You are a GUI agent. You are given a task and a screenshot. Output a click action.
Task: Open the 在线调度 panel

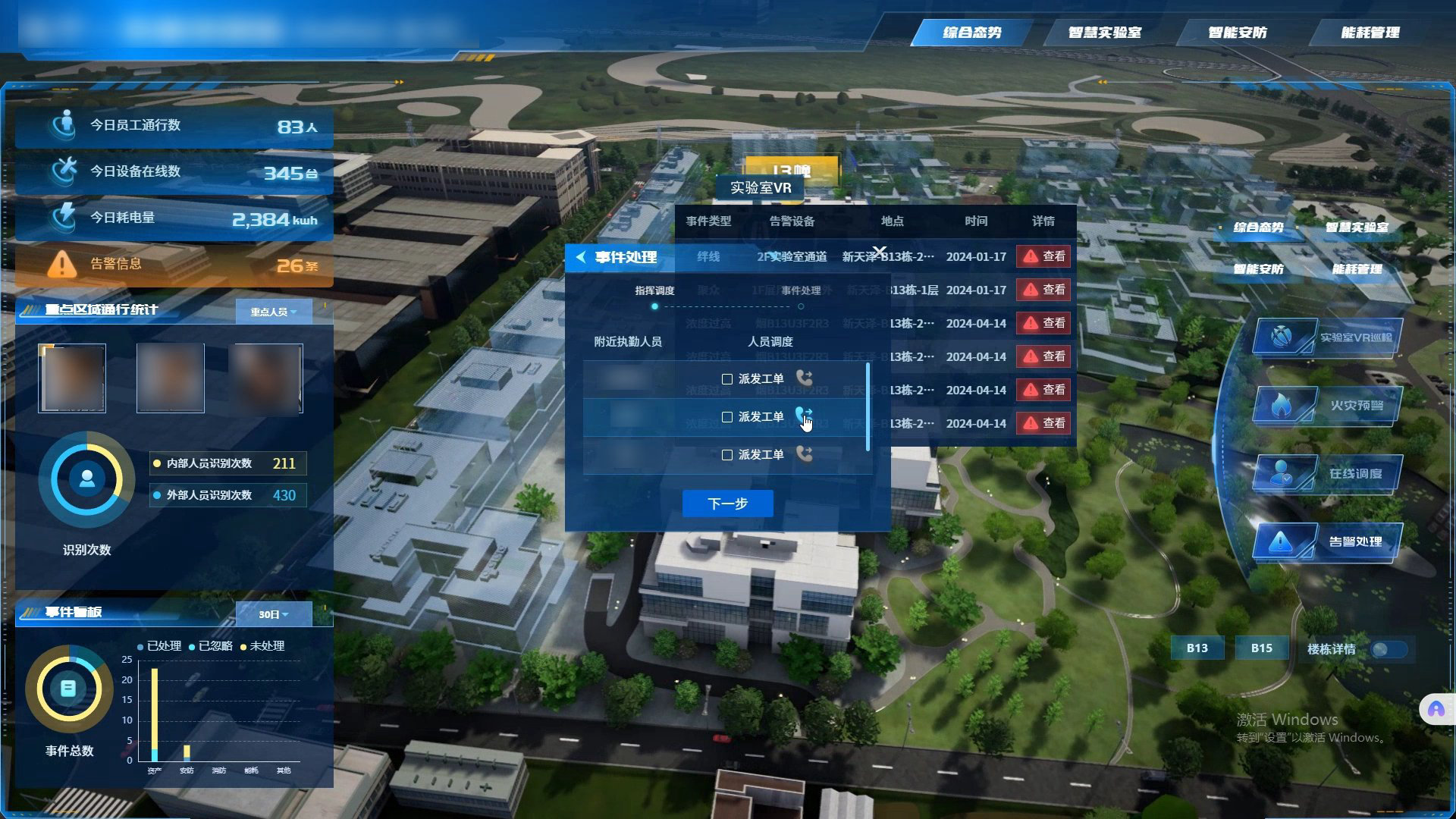[x=1327, y=474]
